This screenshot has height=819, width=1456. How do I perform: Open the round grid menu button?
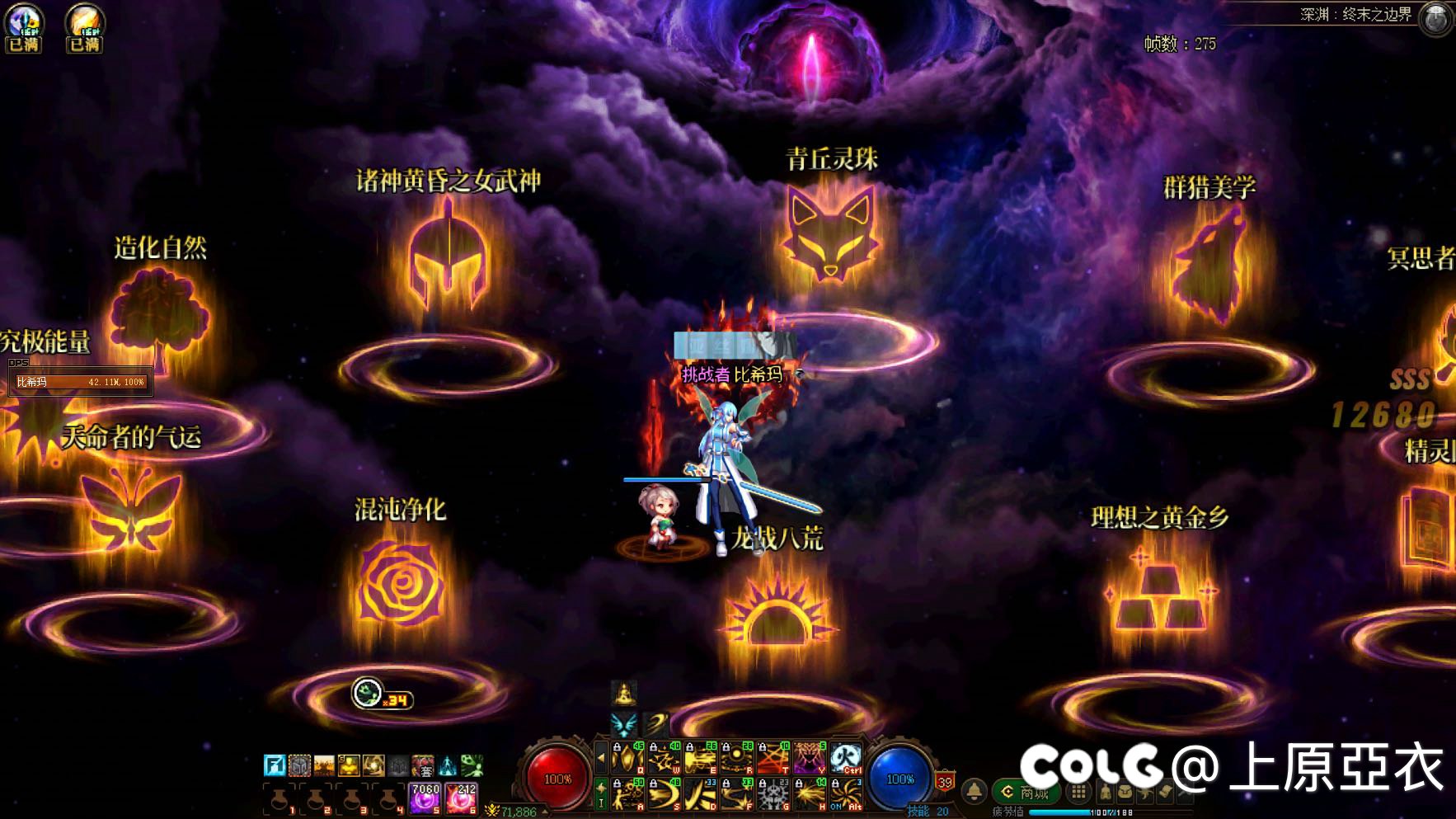(x=1078, y=793)
